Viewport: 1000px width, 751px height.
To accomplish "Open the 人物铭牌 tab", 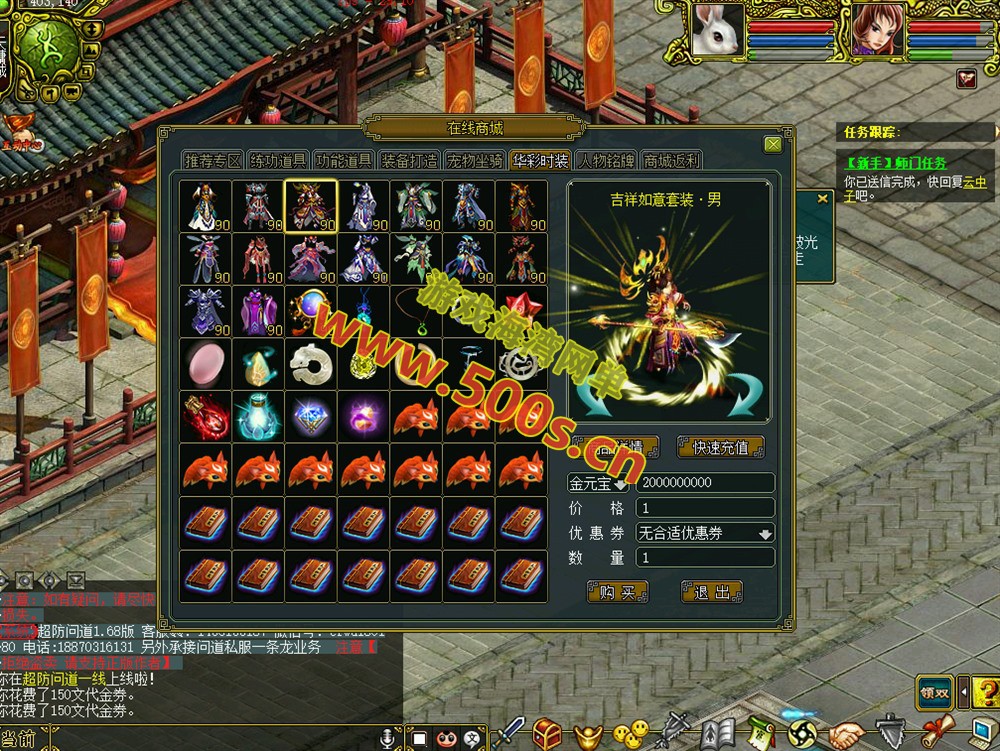I will (x=605, y=161).
